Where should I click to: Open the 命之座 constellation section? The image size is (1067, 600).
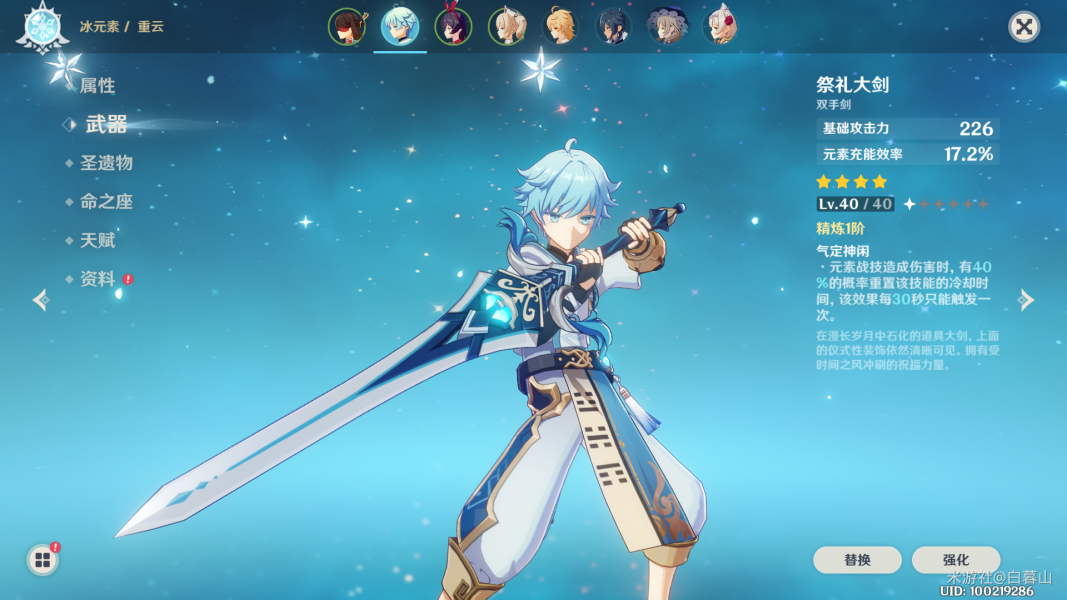tap(106, 201)
